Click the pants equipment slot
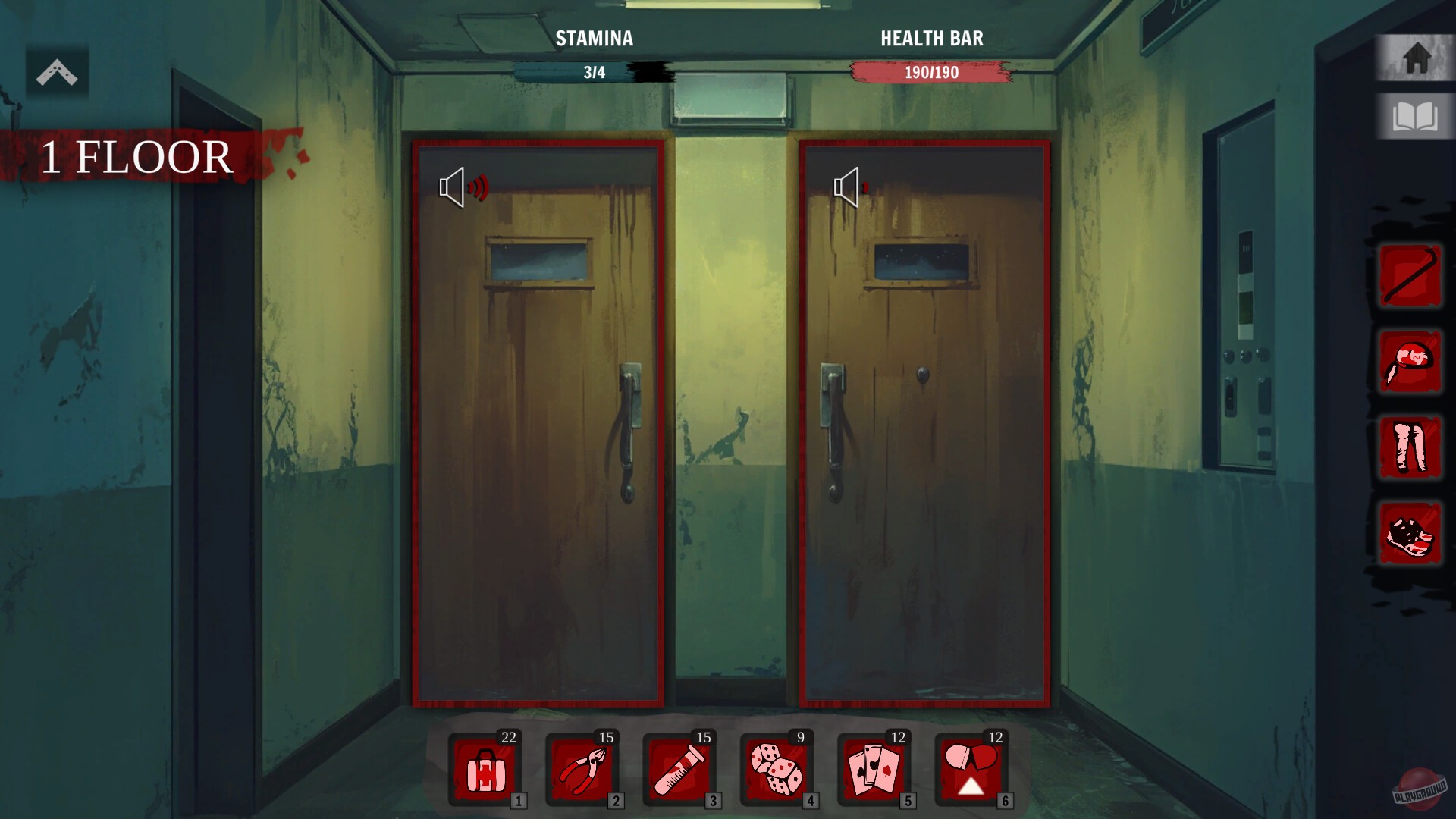This screenshot has width=1456, height=819. click(x=1410, y=448)
